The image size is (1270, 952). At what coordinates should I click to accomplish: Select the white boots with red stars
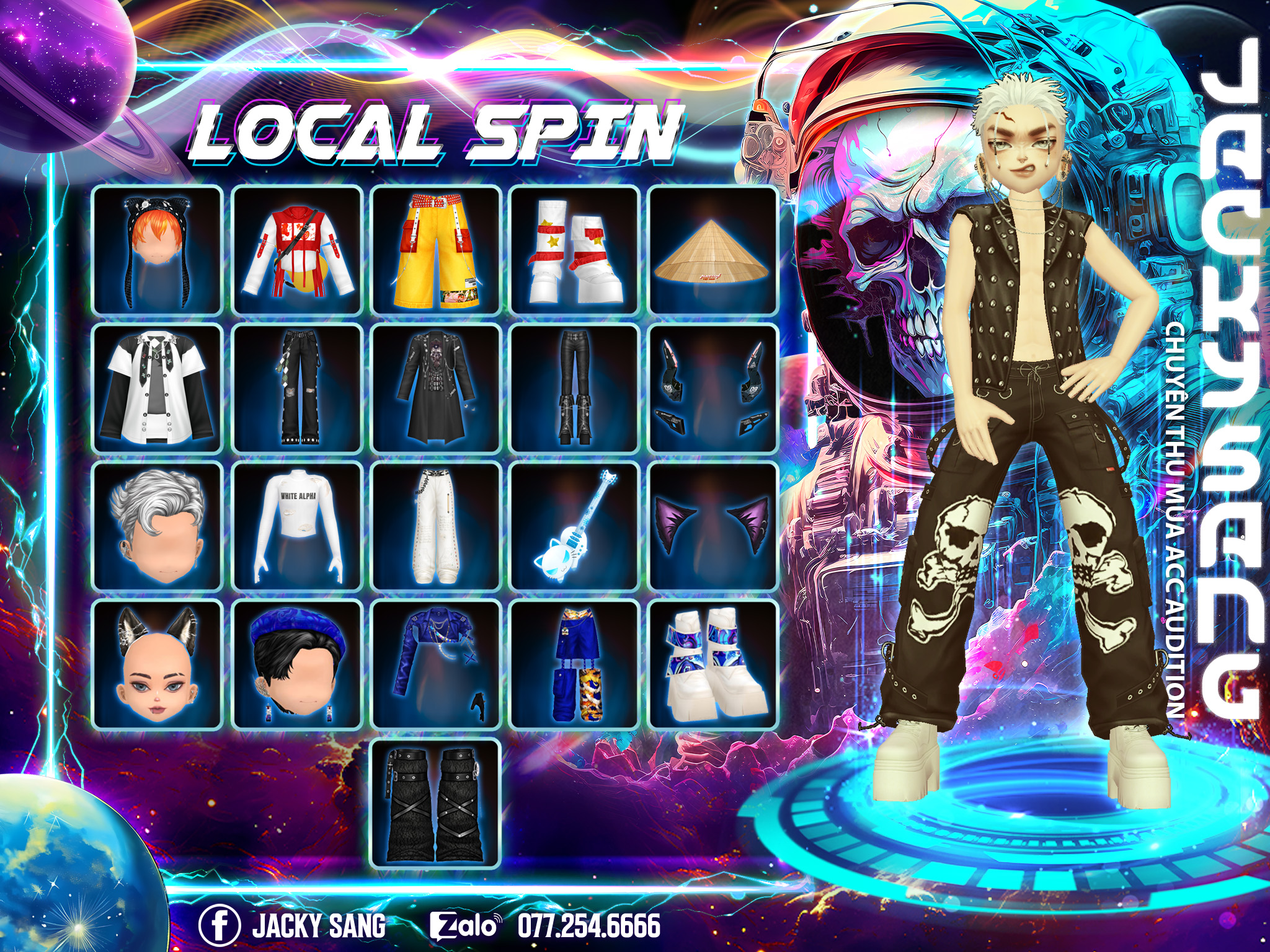click(x=574, y=250)
